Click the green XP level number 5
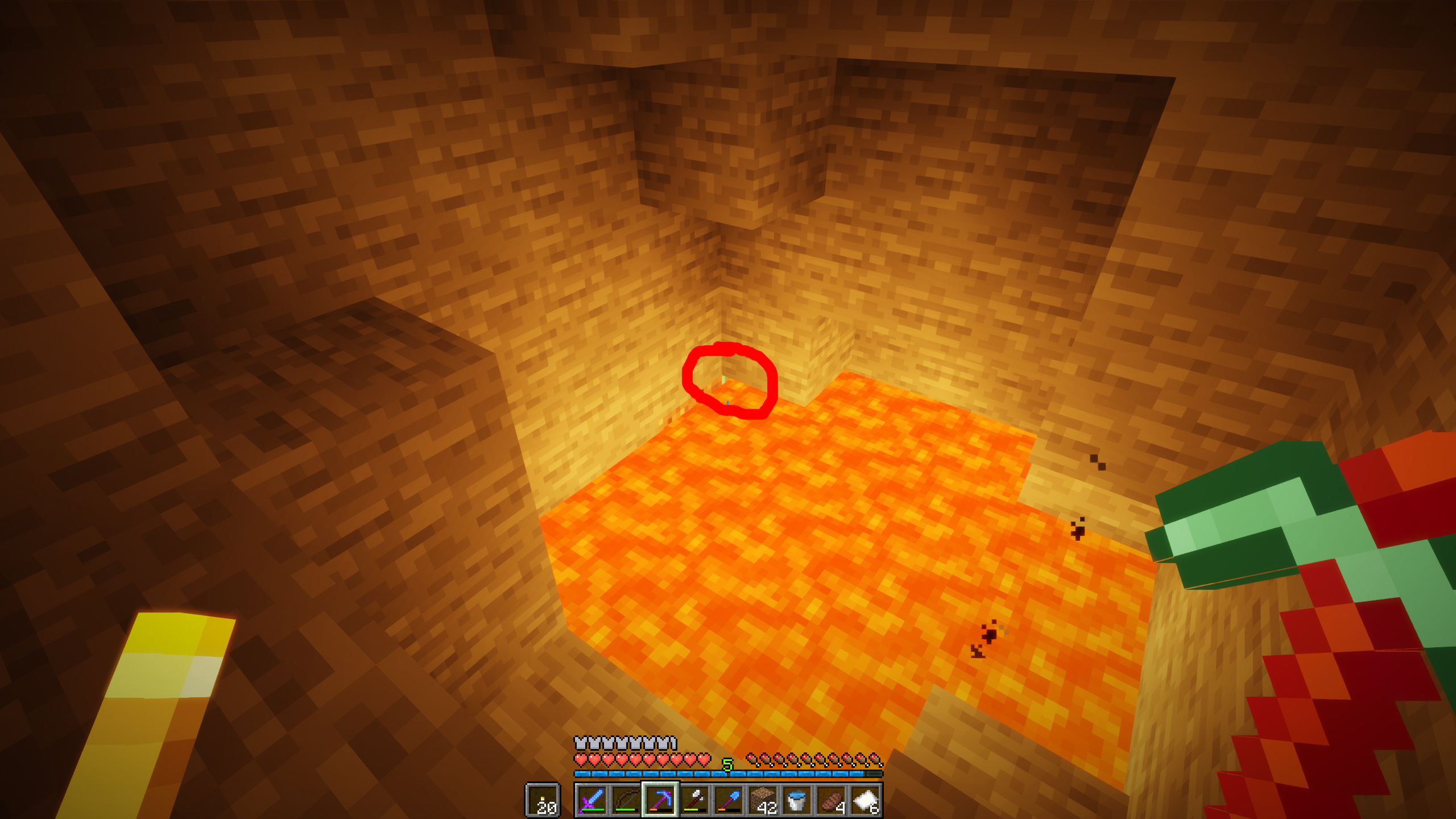This screenshot has height=819, width=1456. click(728, 763)
